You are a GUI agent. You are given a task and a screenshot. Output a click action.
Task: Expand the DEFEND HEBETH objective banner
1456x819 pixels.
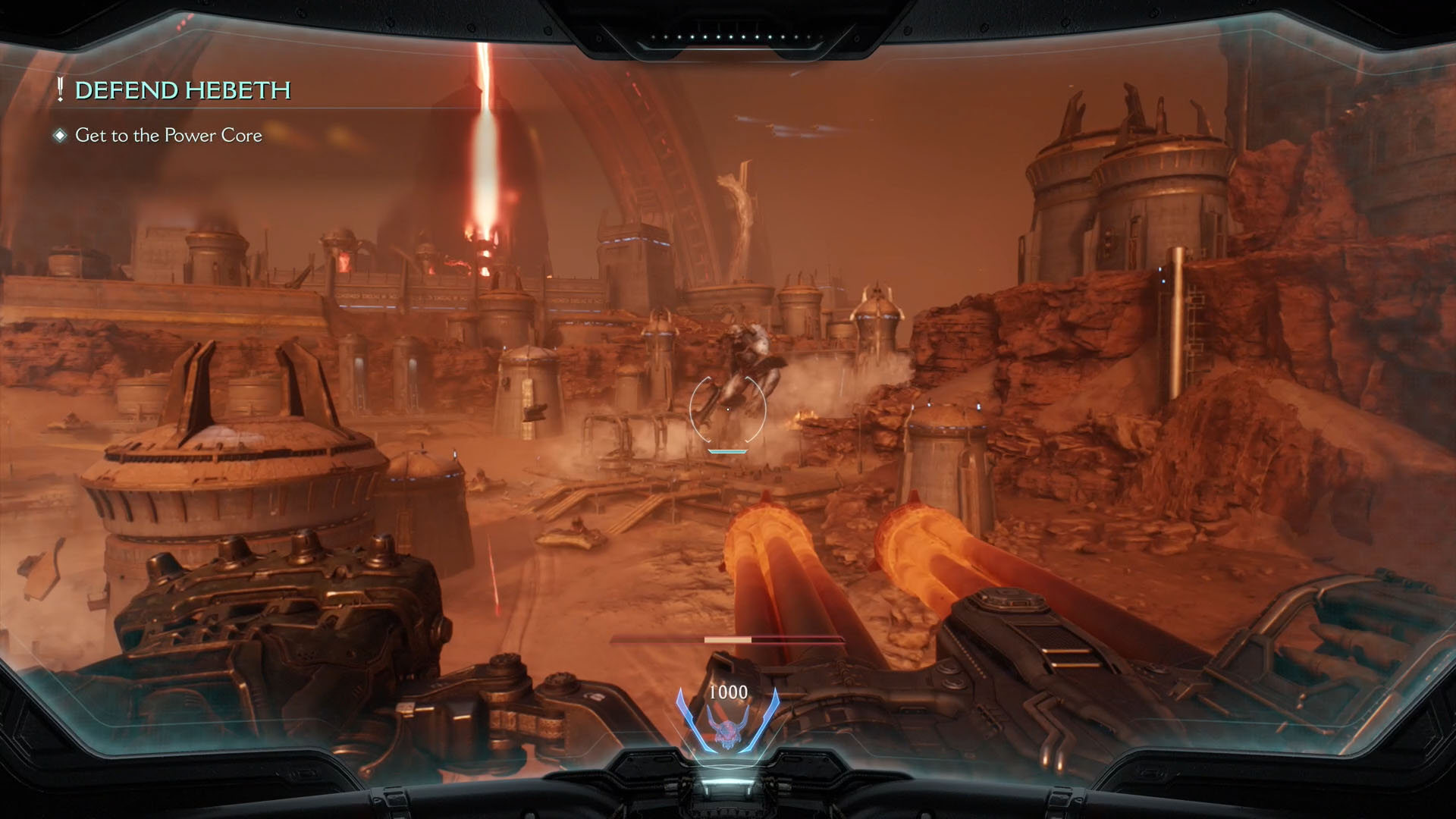182,89
